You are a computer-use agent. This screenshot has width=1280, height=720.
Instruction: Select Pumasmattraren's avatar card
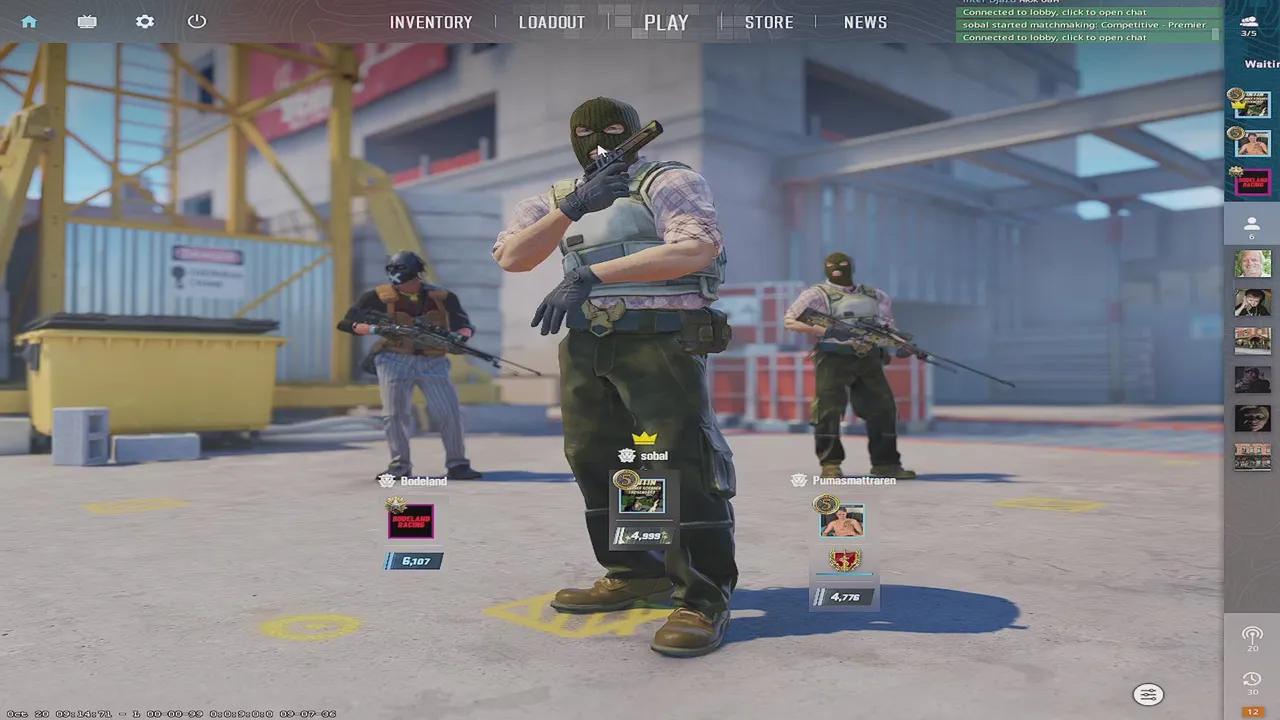click(x=841, y=518)
